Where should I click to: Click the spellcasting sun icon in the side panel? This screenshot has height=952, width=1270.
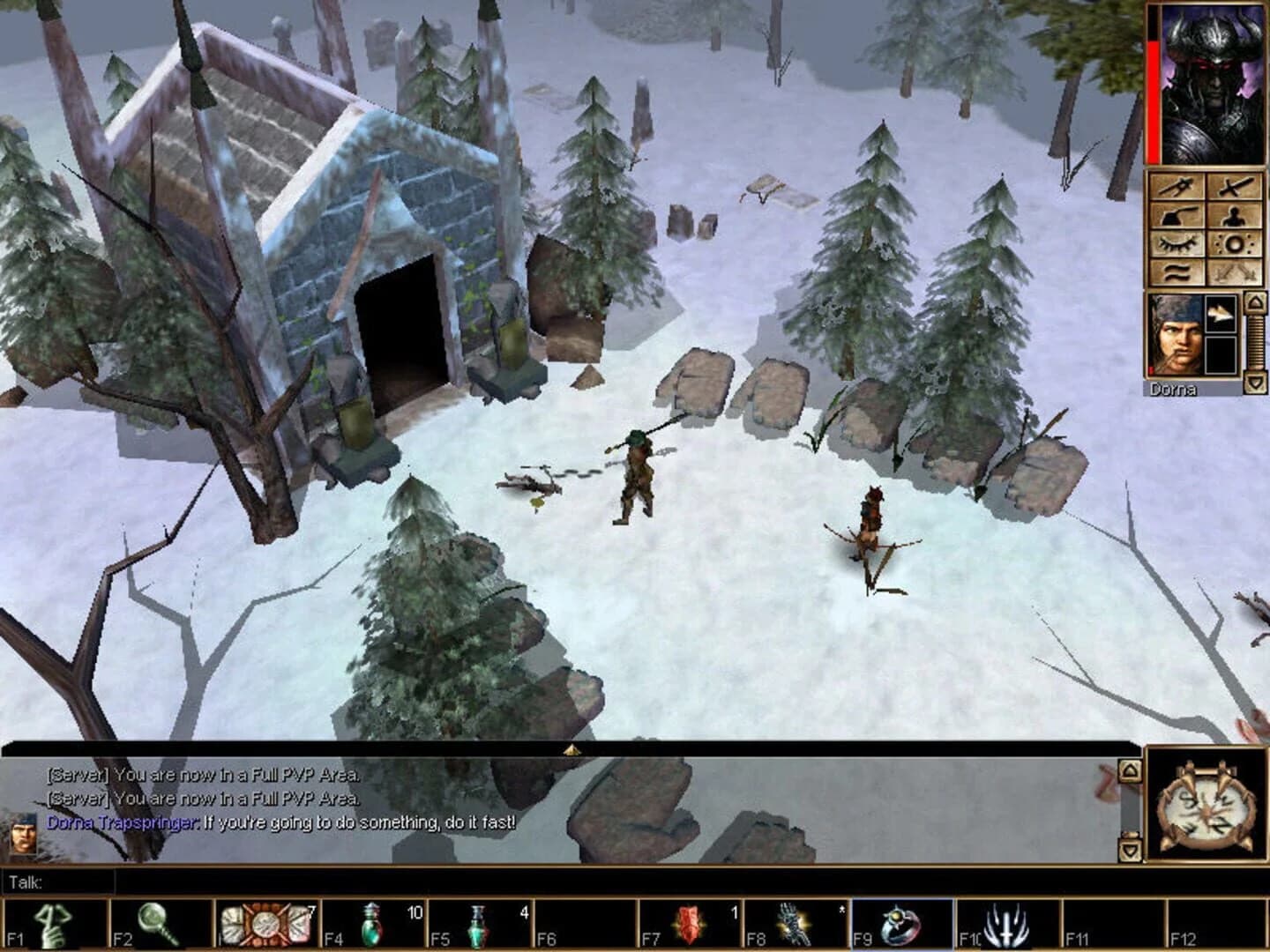point(1234,244)
